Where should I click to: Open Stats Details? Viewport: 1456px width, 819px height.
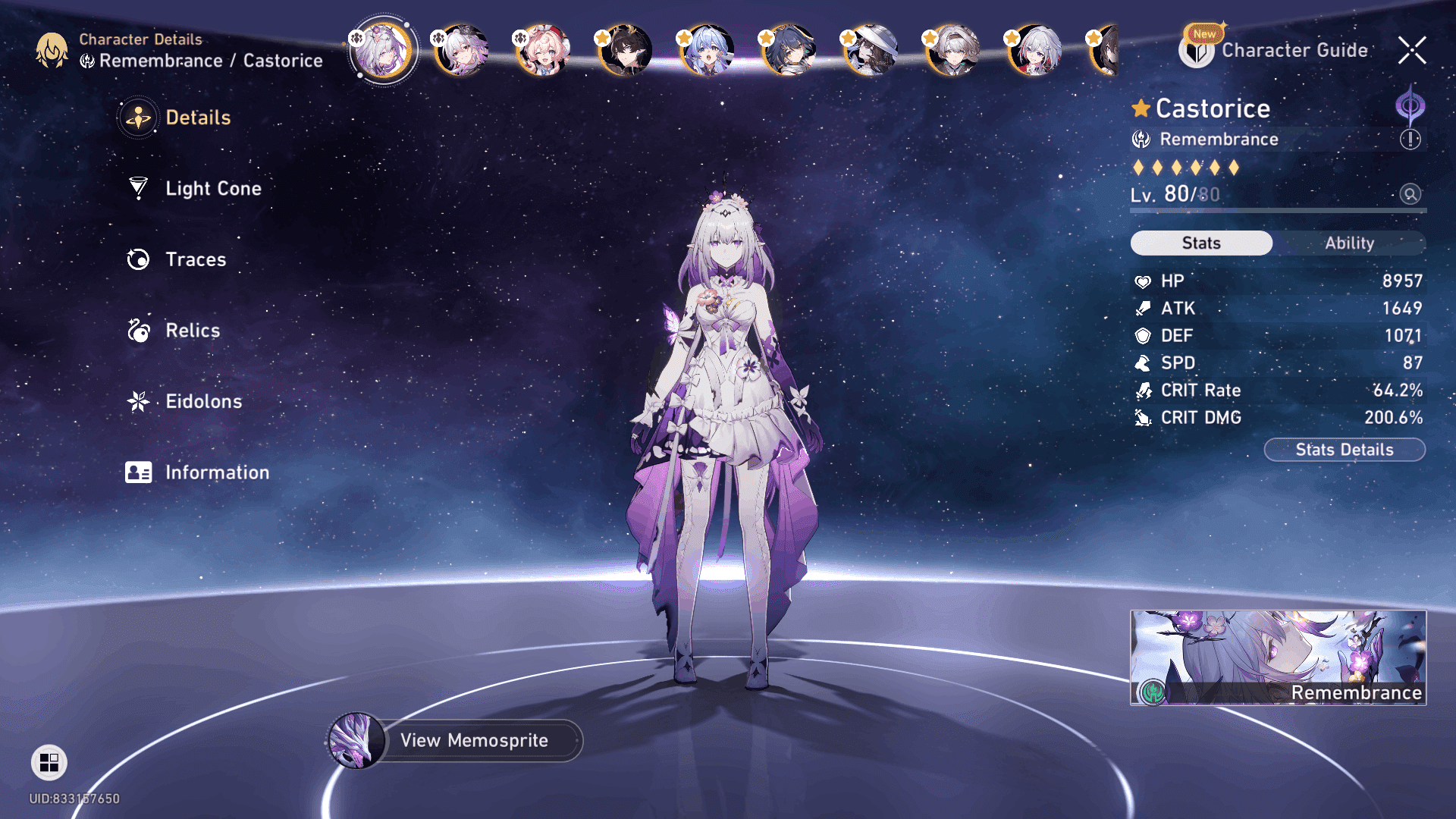[1344, 450]
